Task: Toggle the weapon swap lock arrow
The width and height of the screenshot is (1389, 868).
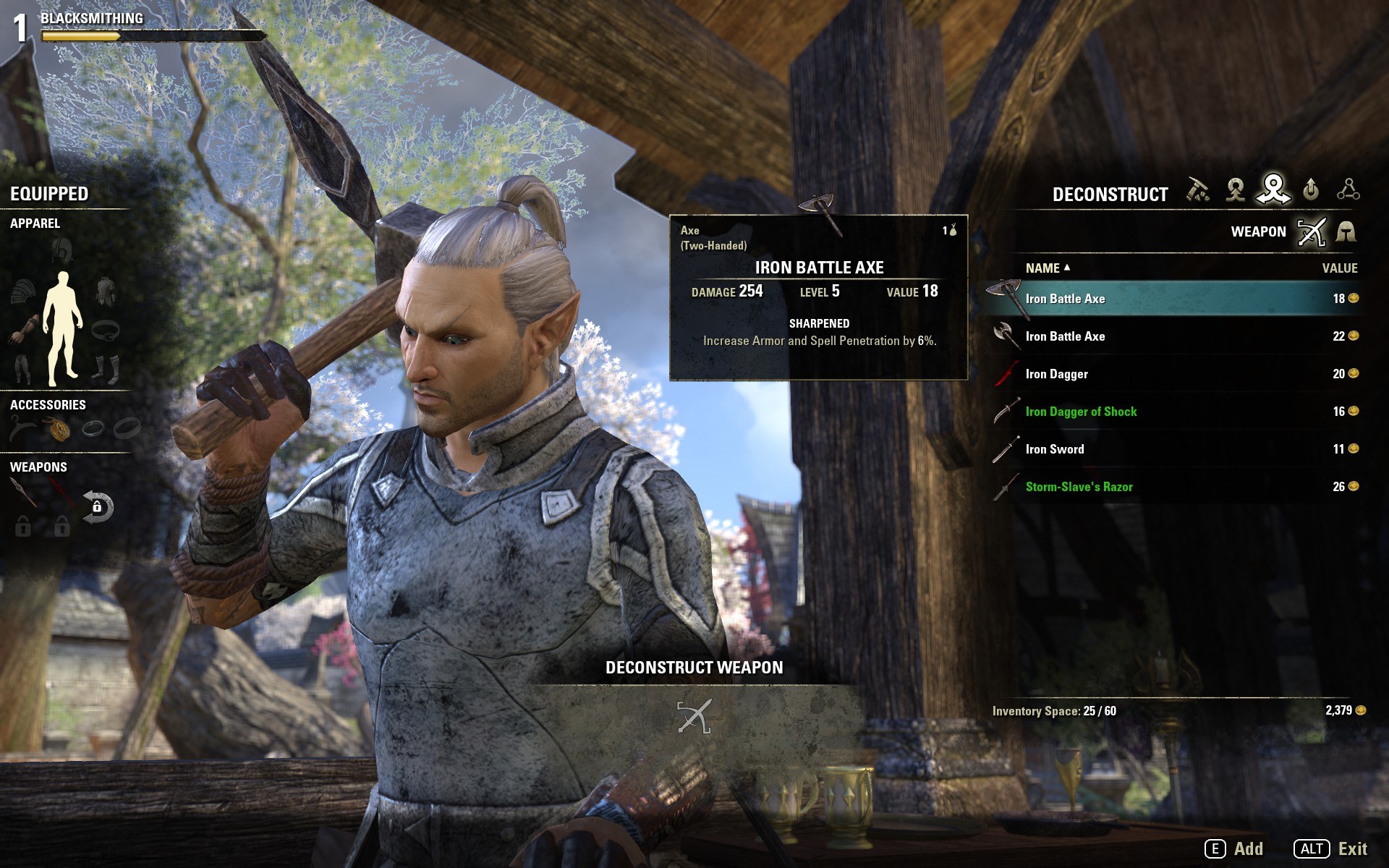Action: point(98,506)
